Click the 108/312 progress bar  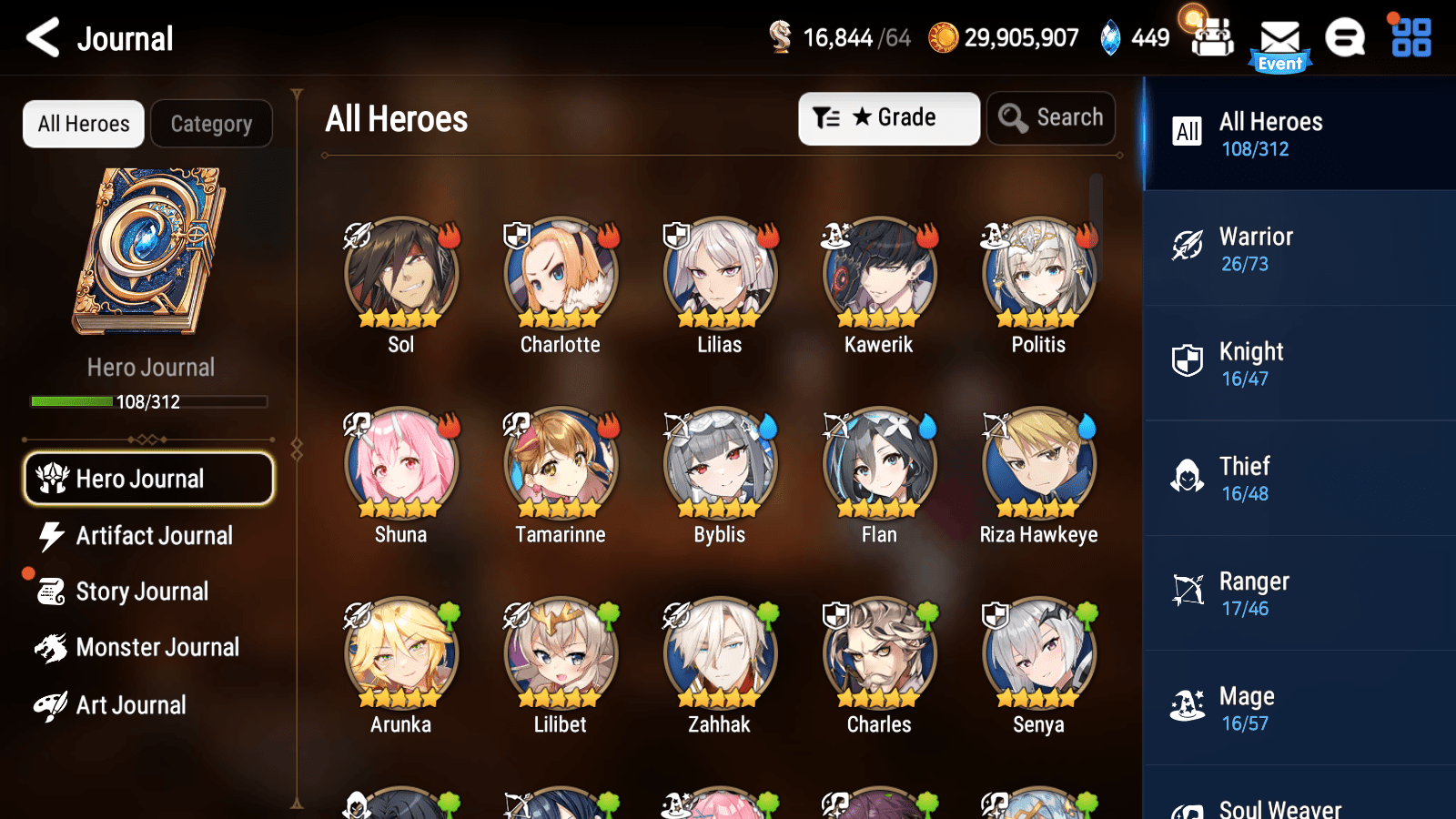(148, 401)
